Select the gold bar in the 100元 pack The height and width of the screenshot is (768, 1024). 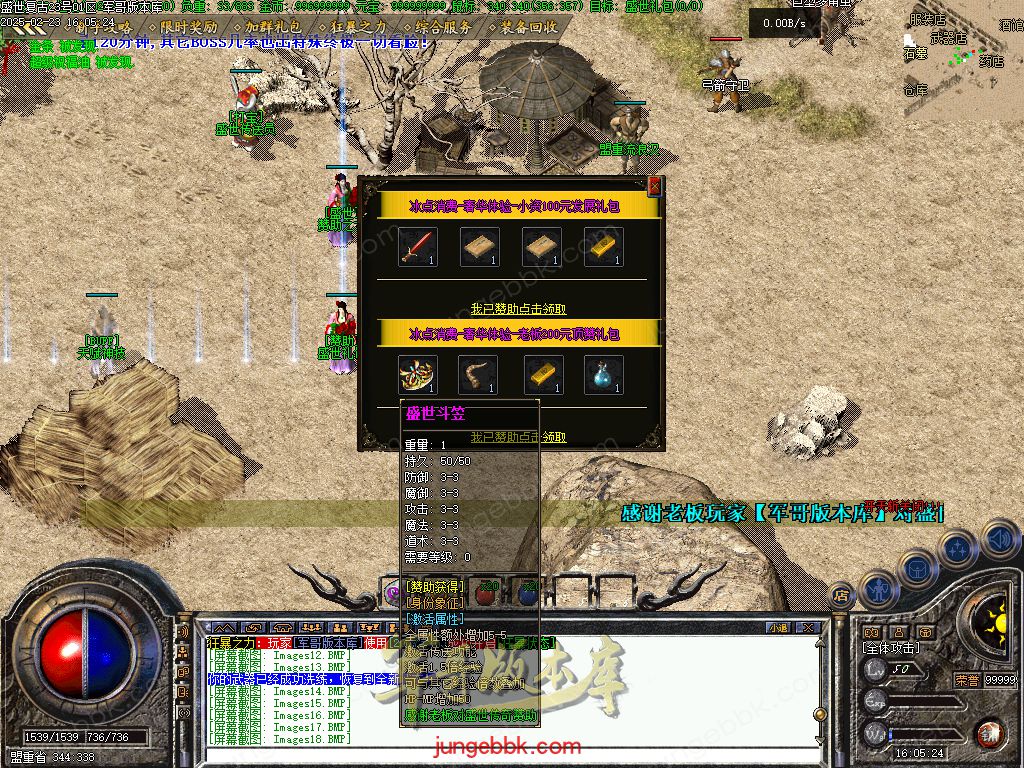point(604,247)
